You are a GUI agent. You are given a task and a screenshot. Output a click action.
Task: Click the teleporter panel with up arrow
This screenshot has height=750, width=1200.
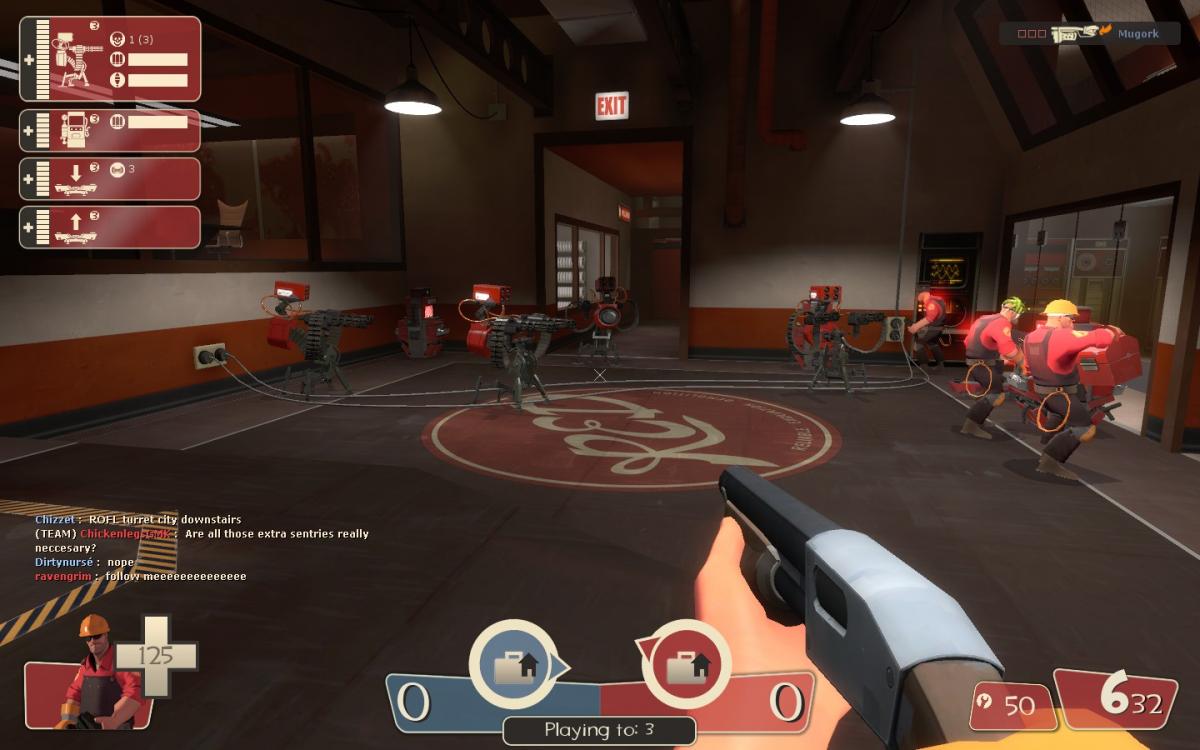pyautogui.click(x=110, y=227)
